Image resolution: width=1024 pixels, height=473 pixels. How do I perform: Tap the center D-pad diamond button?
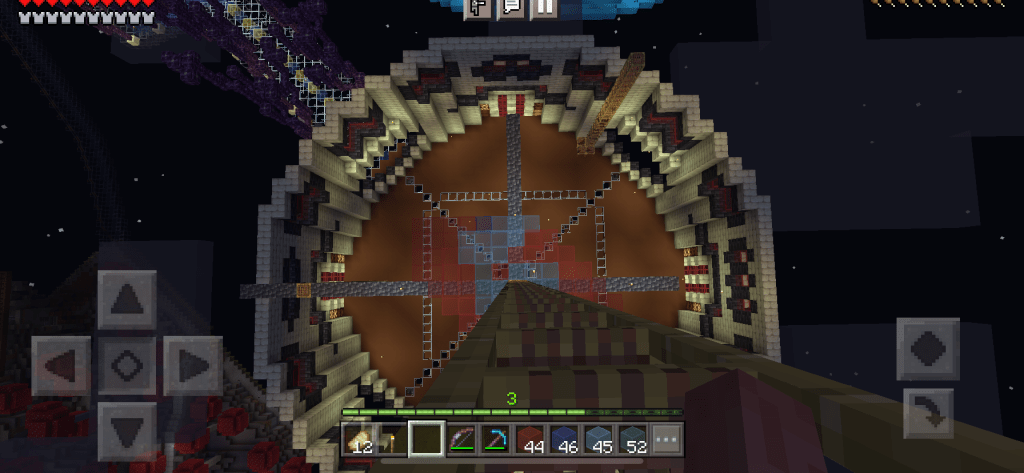(x=126, y=365)
